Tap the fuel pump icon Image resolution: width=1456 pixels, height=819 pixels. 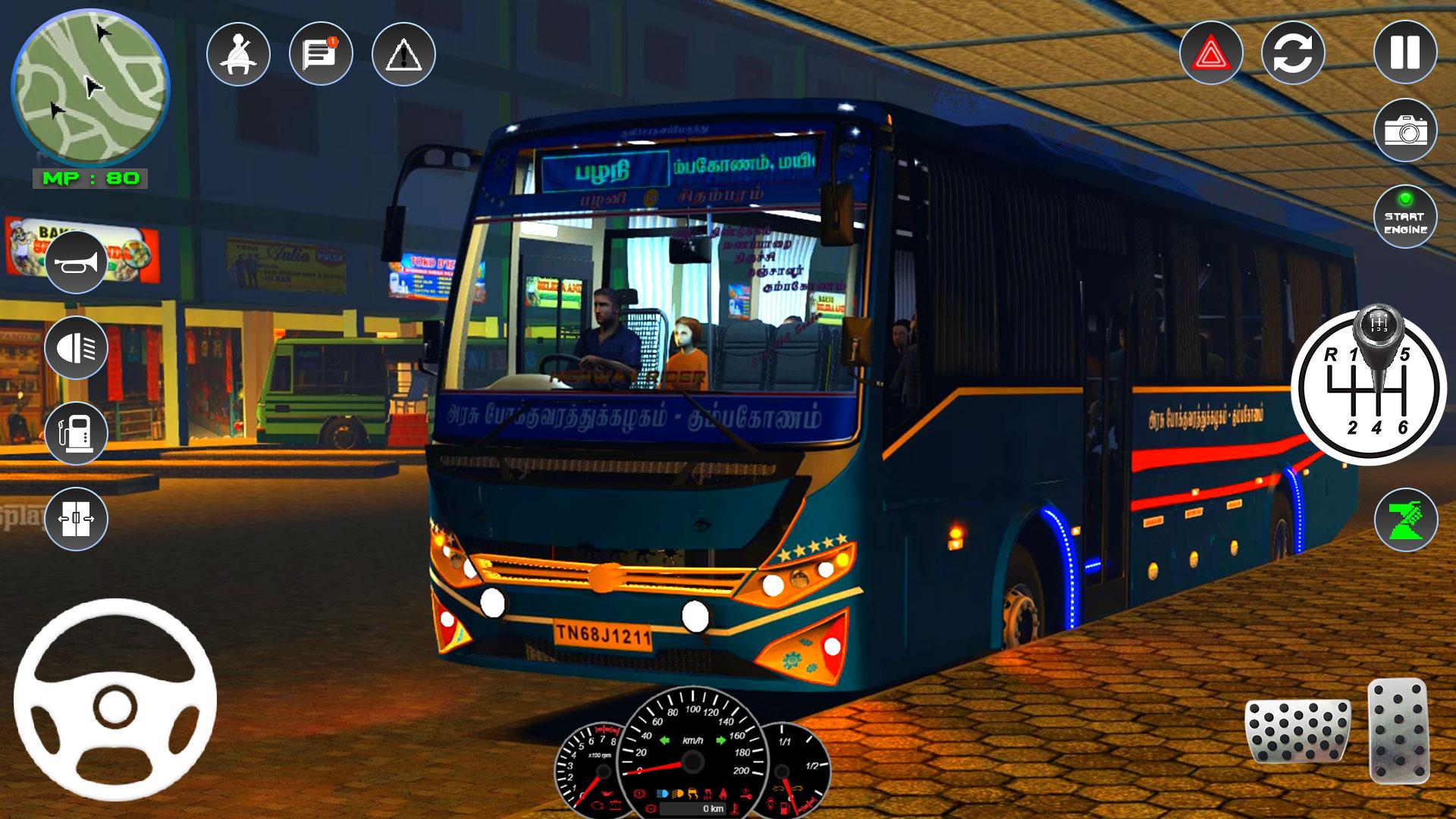pyautogui.click(x=76, y=433)
